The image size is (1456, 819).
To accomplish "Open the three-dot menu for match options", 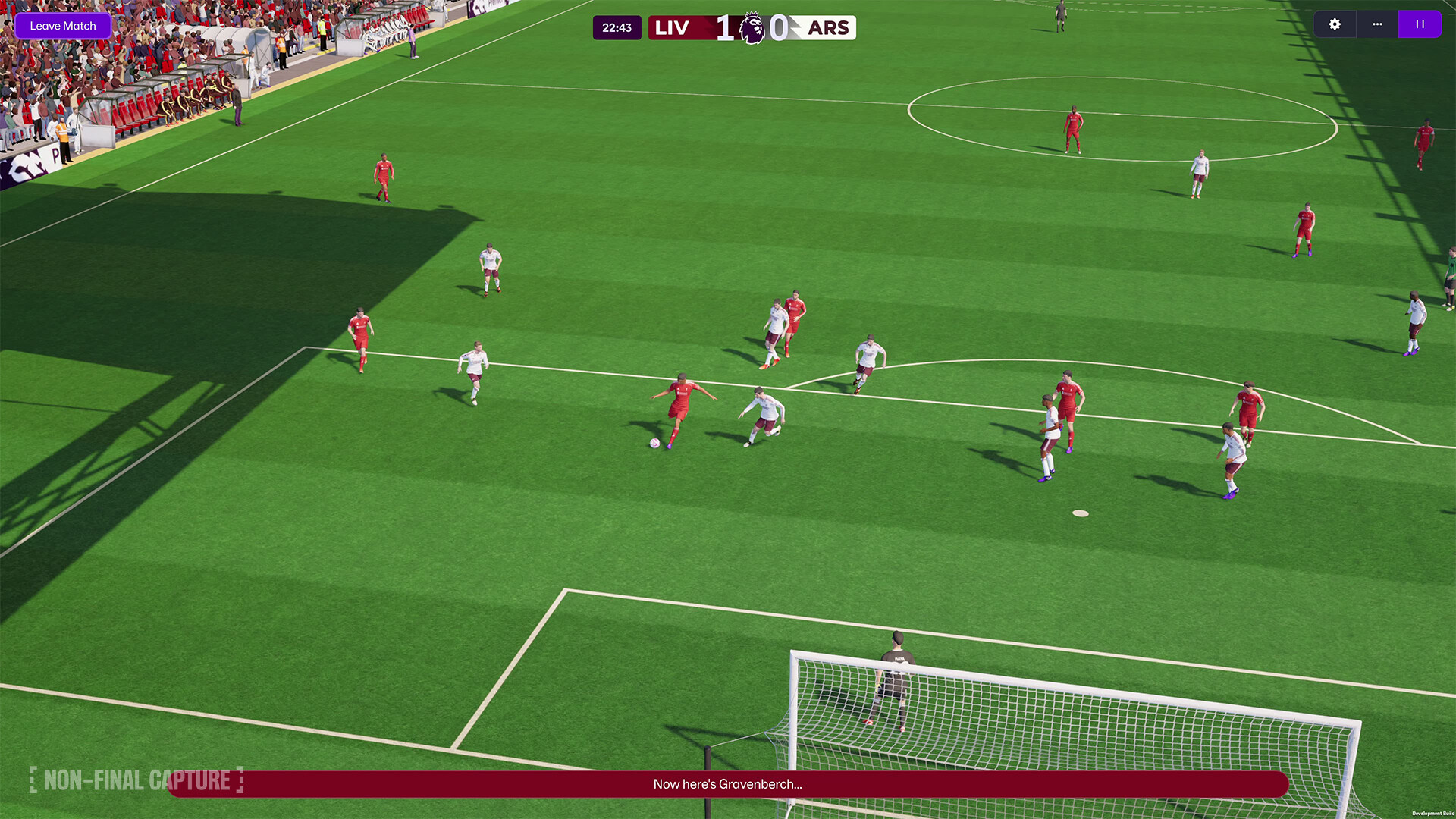I will 1376,24.
